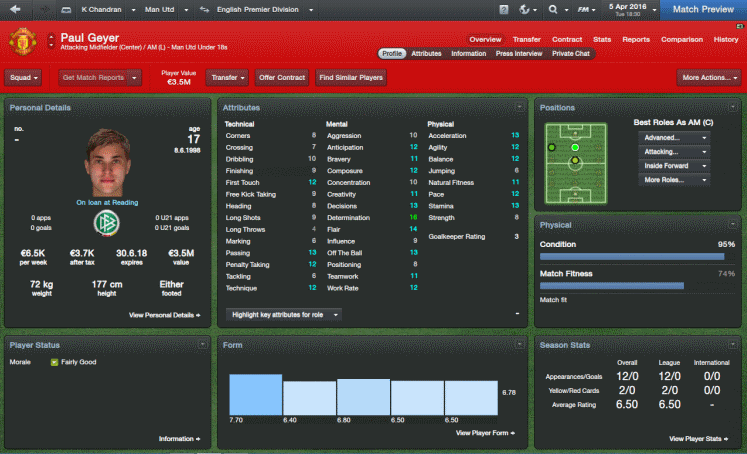Show the player's History
The image size is (747, 454).
[x=726, y=39]
